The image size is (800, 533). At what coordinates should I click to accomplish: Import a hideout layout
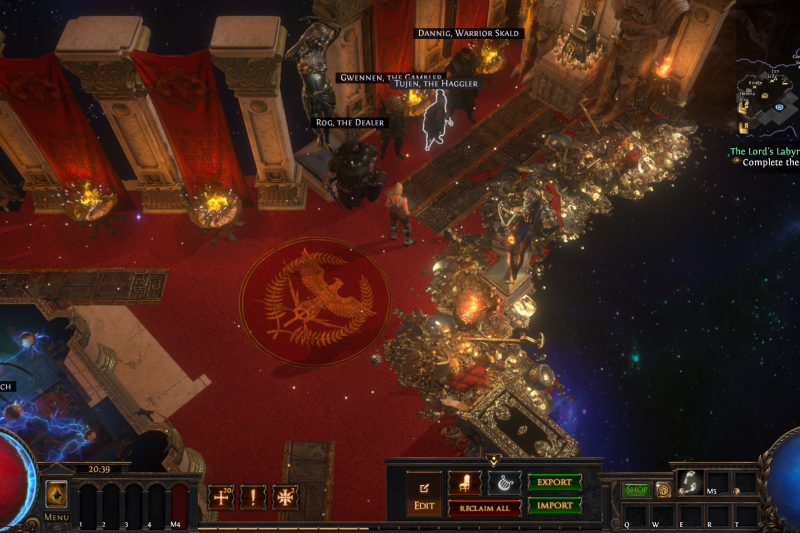(554, 505)
